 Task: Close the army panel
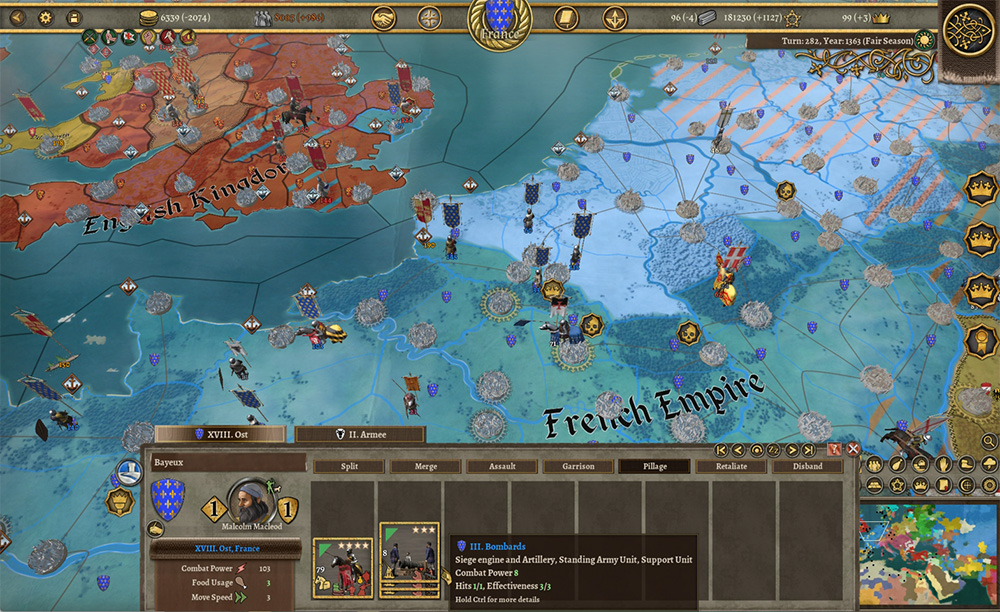853,450
